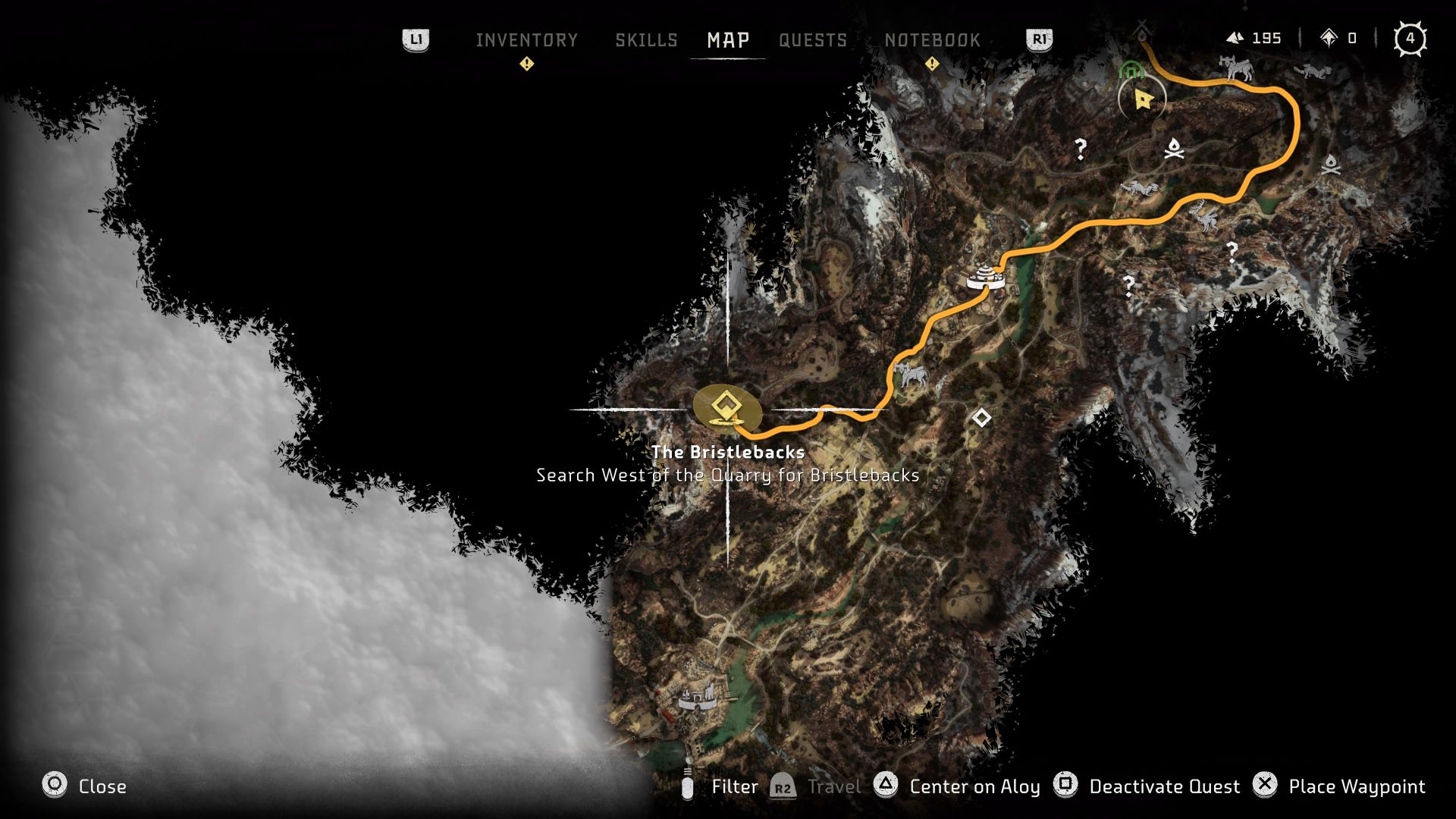Click the campfire save point icon near the route
The height and width of the screenshot is (819, 1456).
click(x=1175, y=149)
